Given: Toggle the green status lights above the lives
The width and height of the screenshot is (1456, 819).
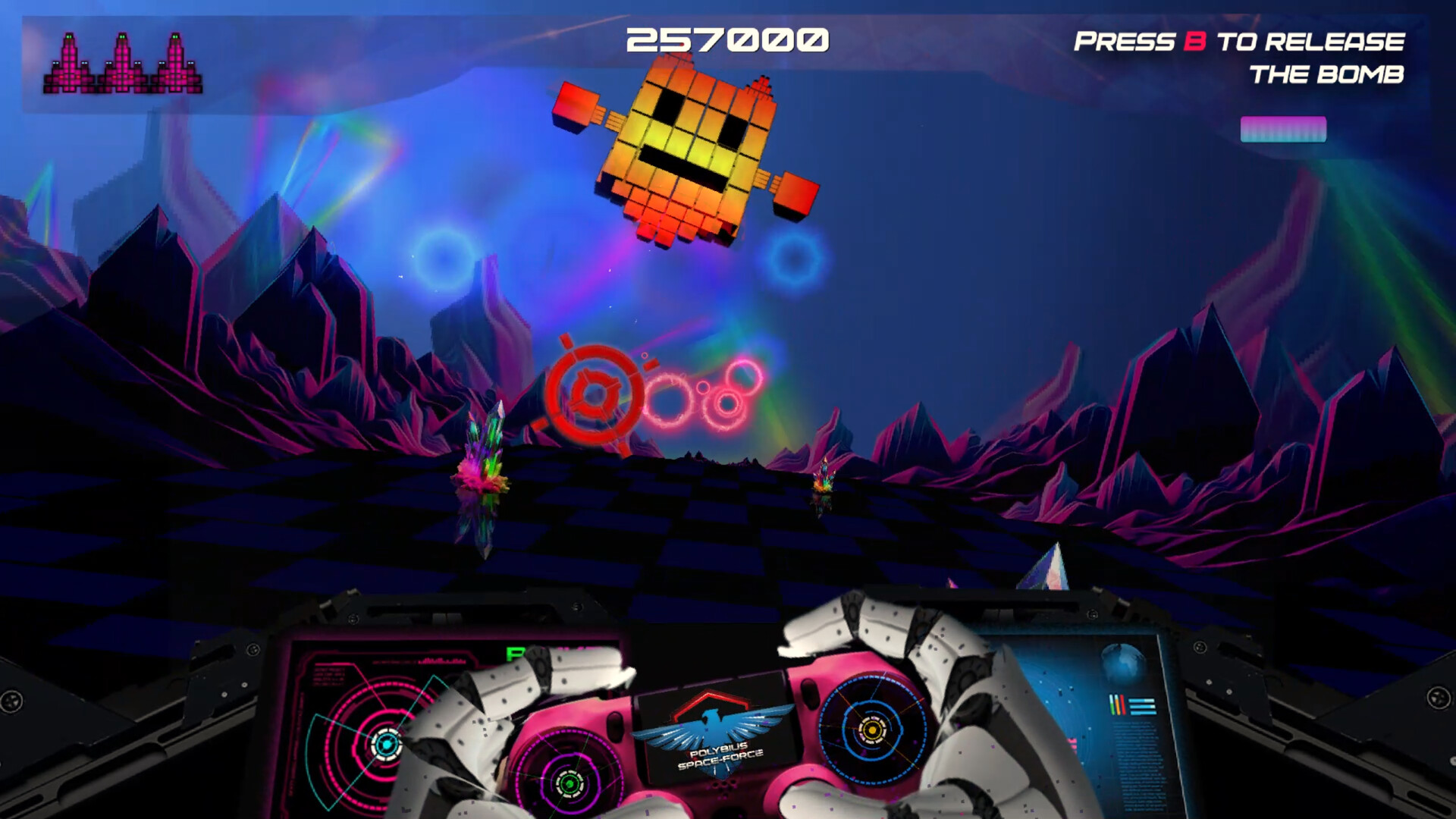Looking at the screenshot, I should click(123, 36).
